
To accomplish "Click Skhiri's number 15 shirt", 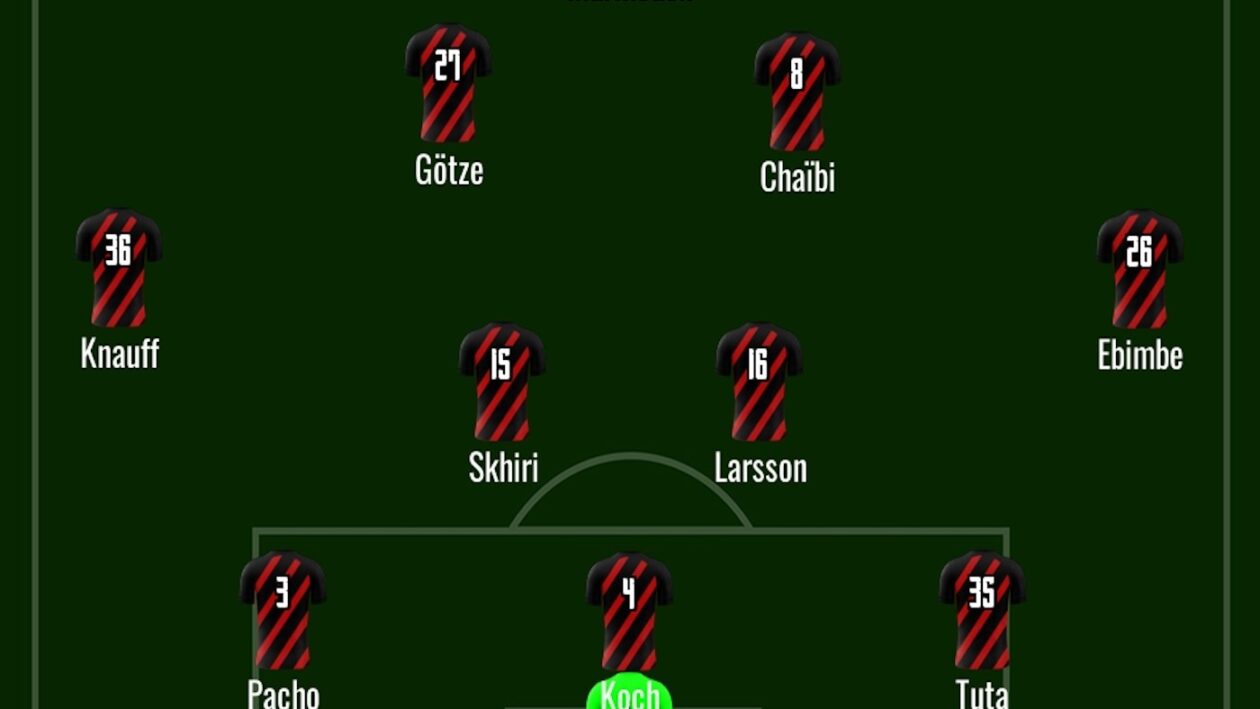I will point(502,382).
